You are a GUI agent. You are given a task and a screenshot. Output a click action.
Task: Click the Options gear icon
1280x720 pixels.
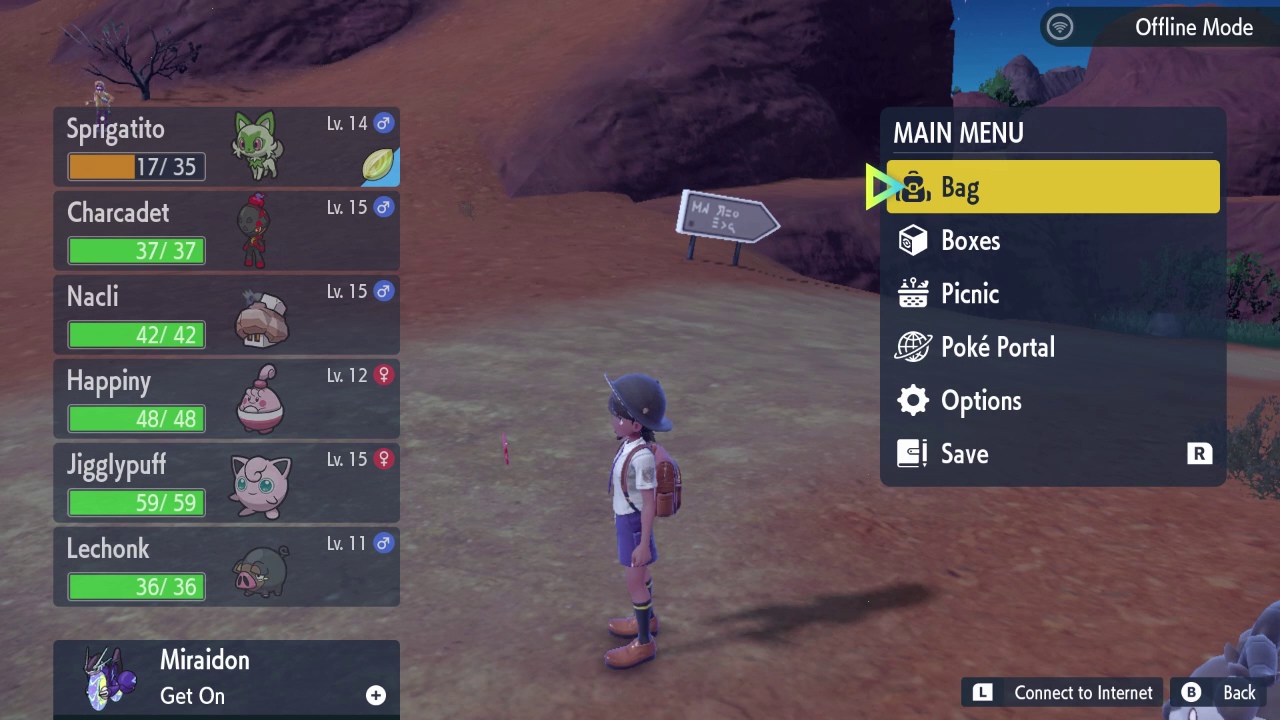click(x=913, y=400)
